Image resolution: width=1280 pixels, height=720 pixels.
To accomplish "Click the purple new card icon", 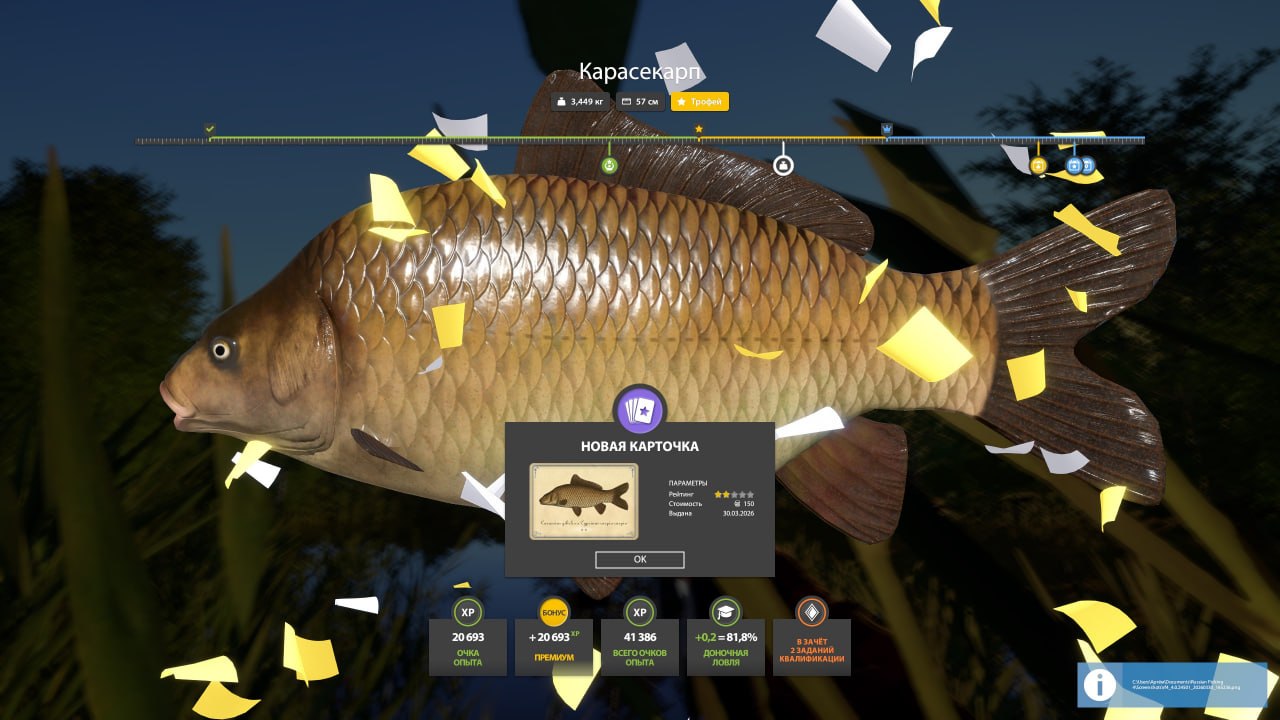I will pyautogui.click(x=639, y=408).
